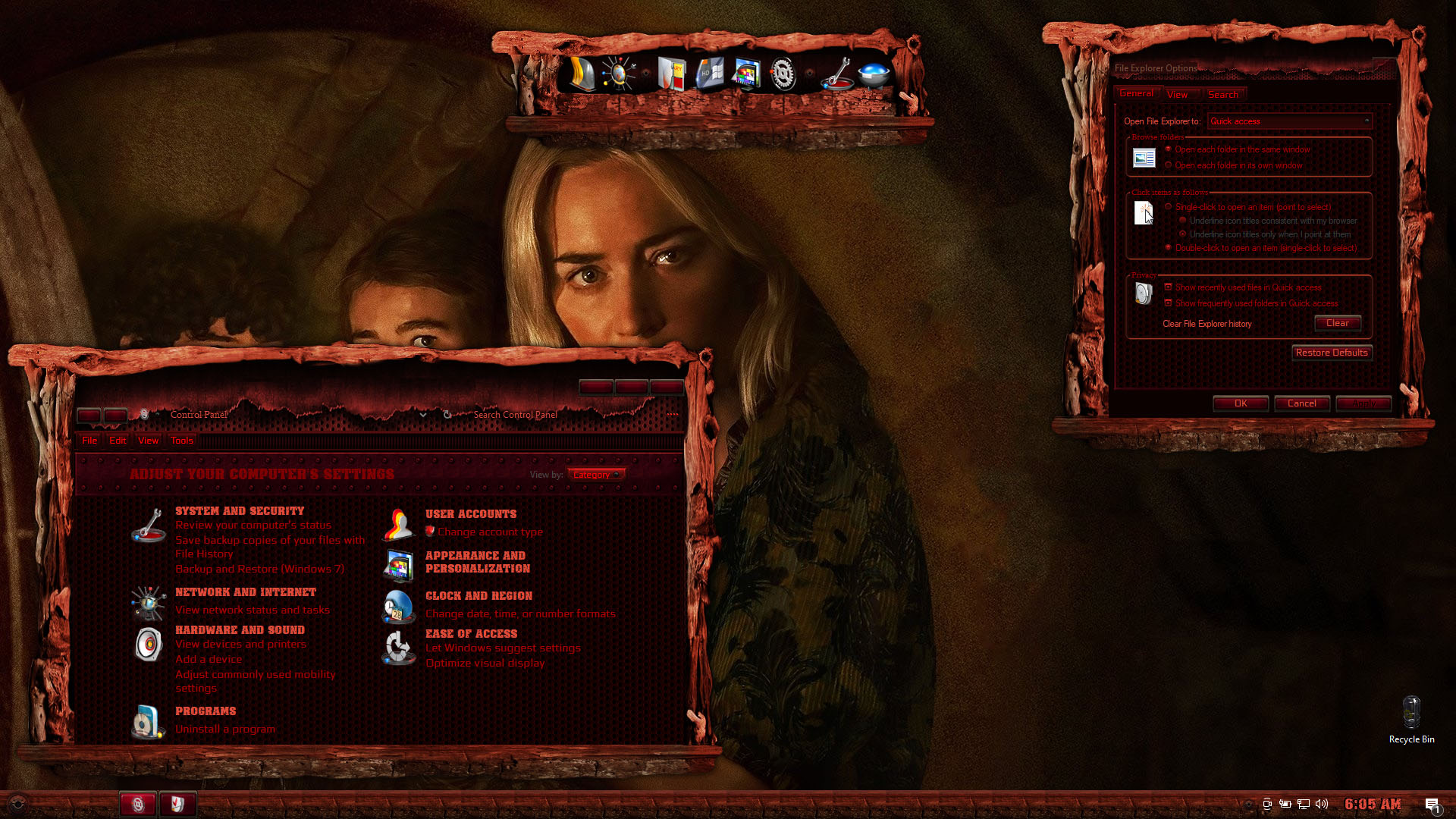Open Clock and Region settings
Viewport: 1456px width, 819px height.
click(x=479, y=596)
